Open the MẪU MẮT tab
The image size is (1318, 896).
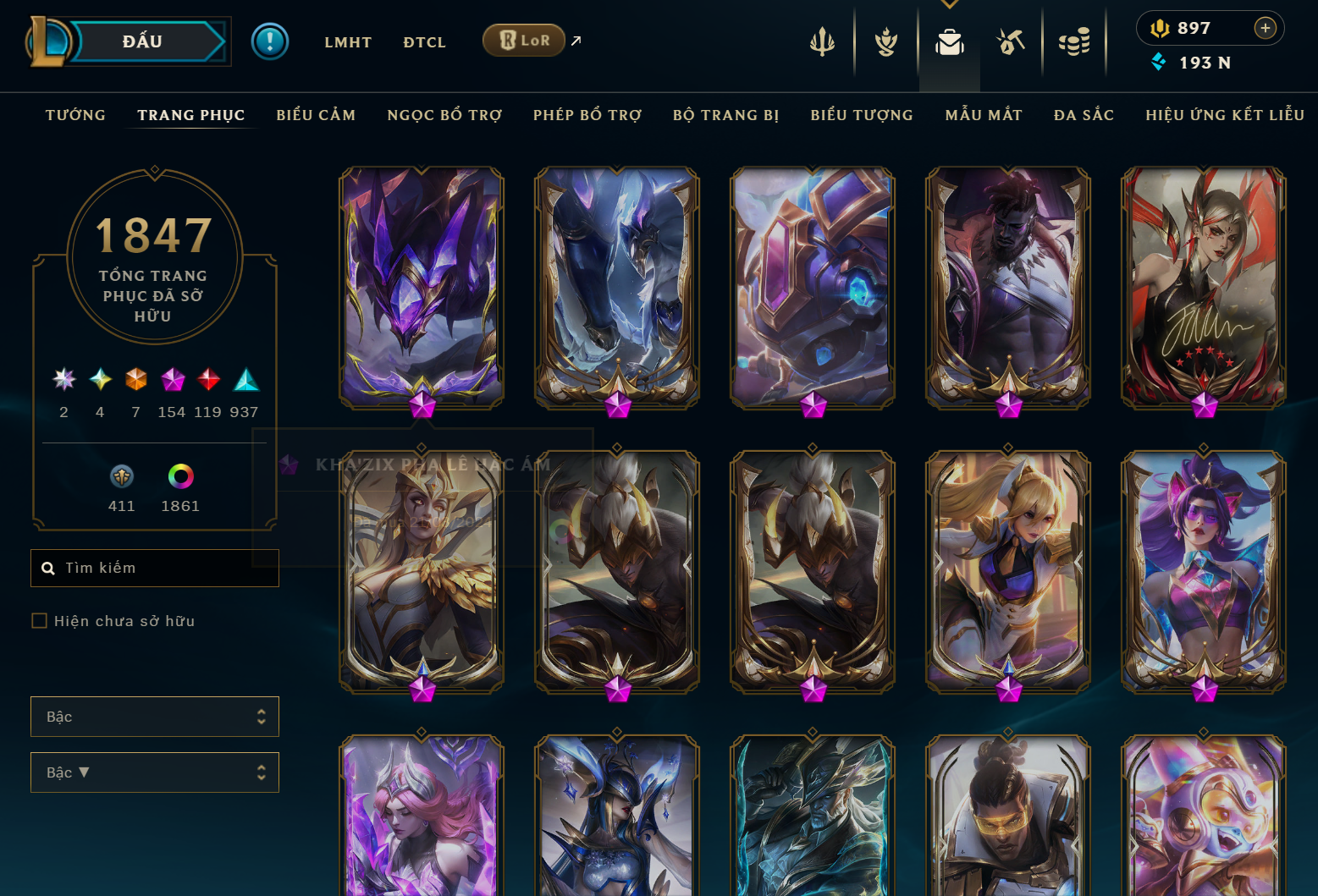(x=984, y=115)
